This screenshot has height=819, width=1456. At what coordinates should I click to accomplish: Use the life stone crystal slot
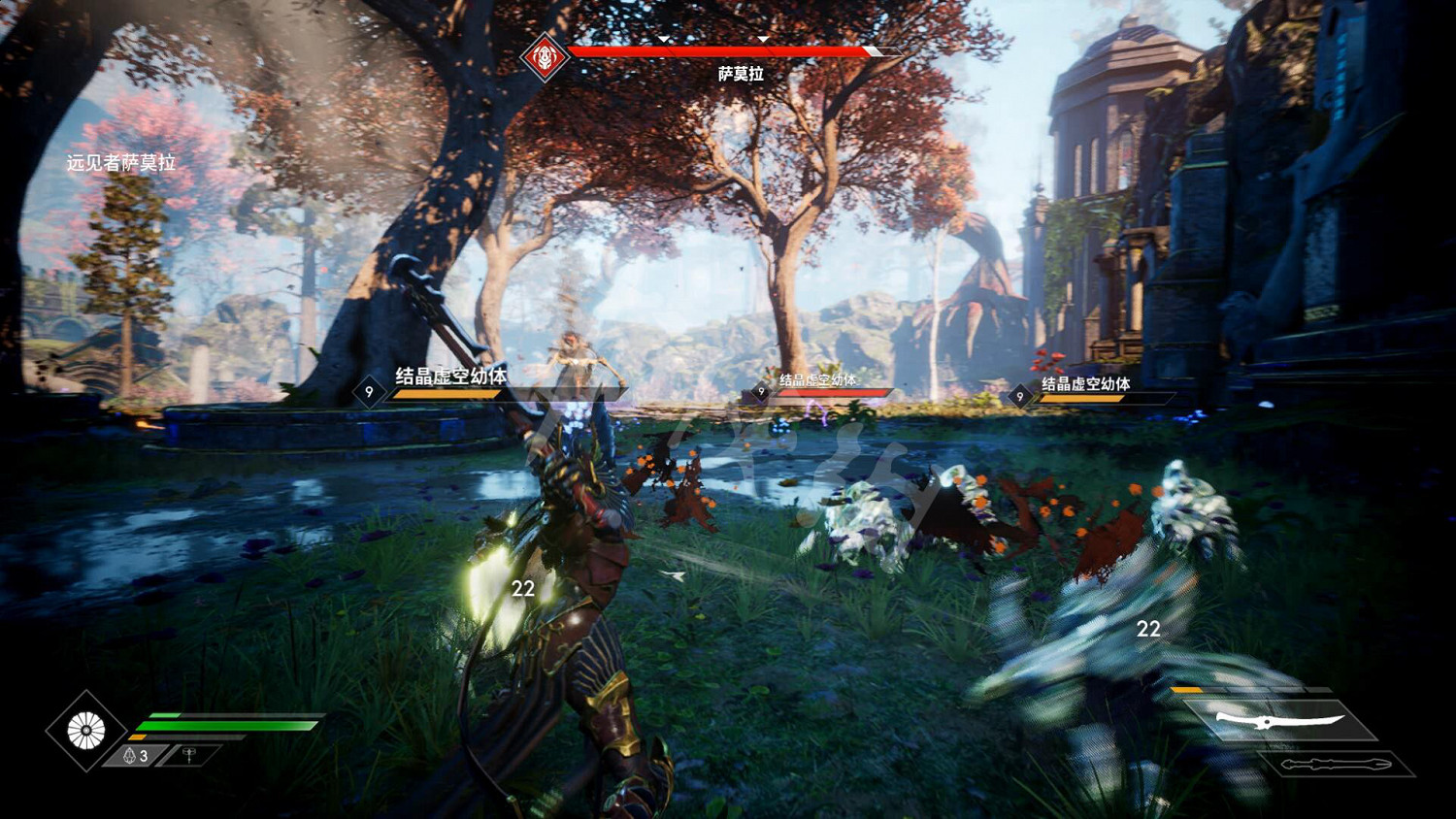pos(136,755)
